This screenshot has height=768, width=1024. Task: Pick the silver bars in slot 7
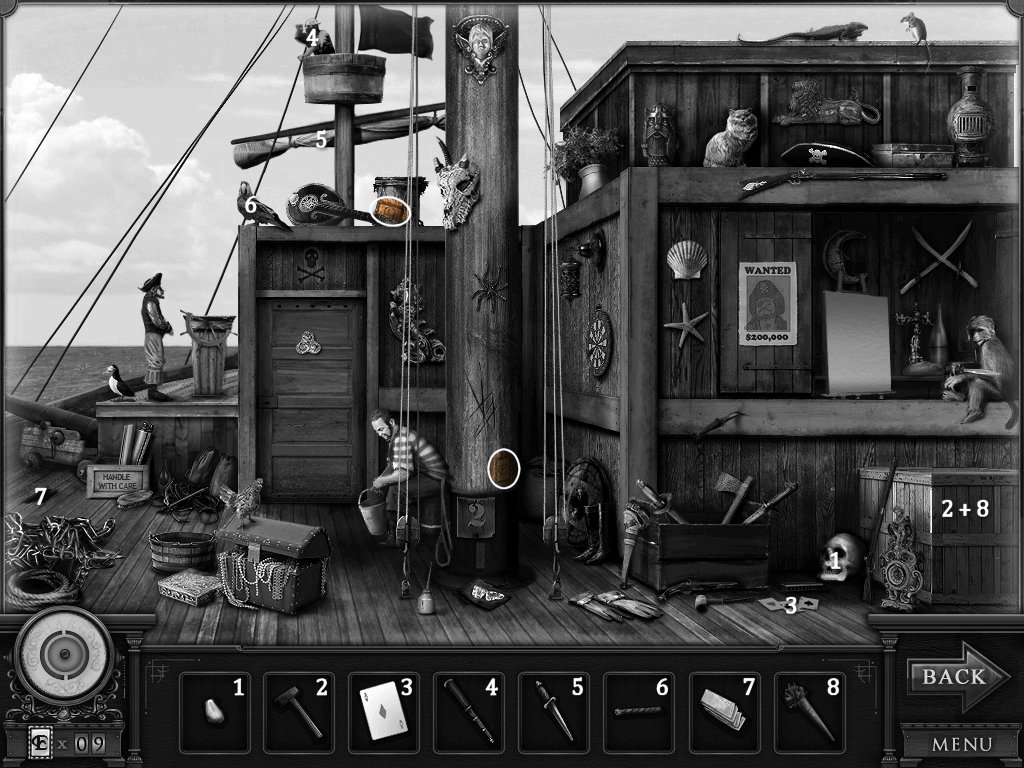[x=724, y=712]
